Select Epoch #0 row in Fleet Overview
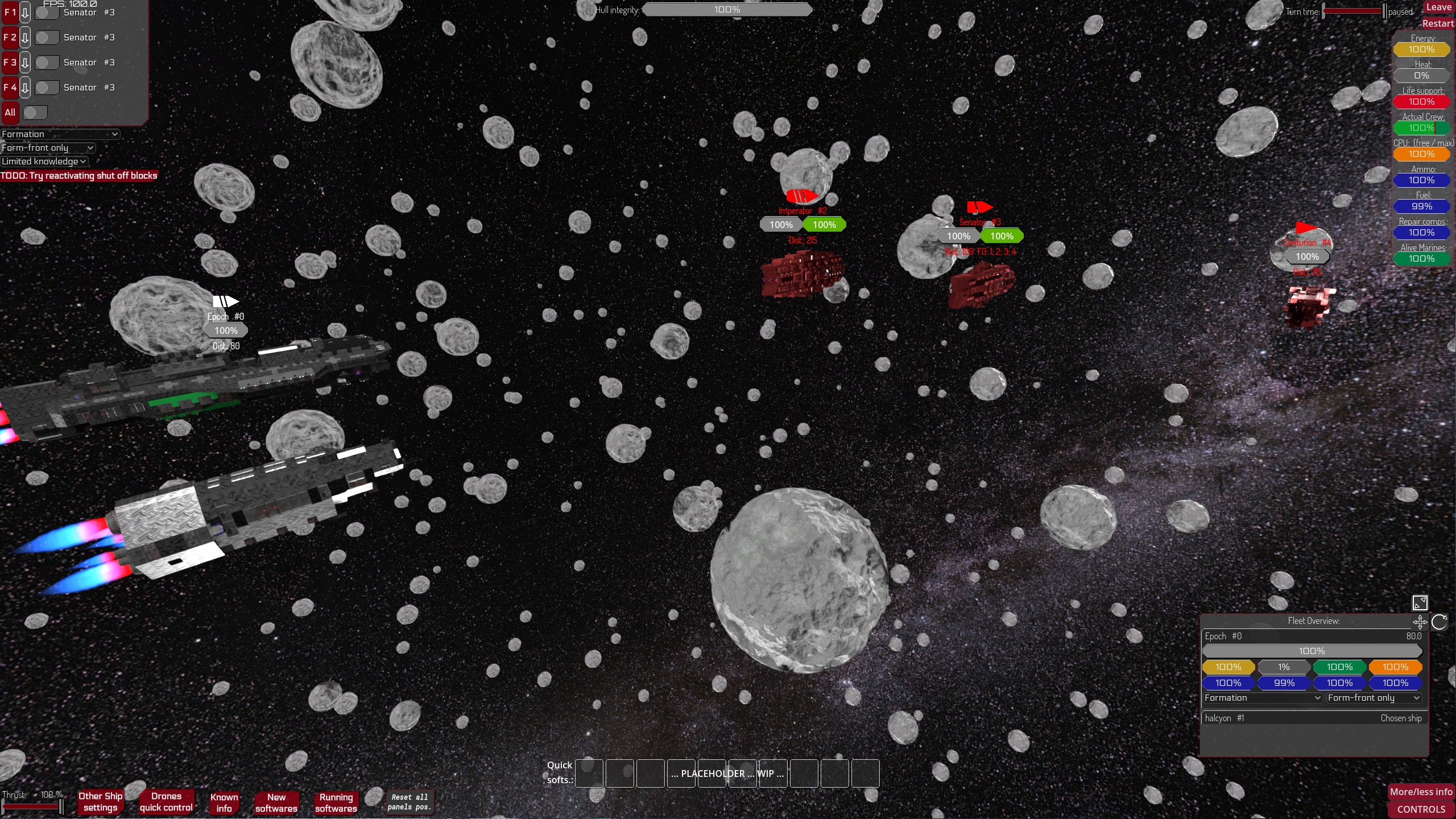Screen dimensions: 1456x819 coord(1313,636)
